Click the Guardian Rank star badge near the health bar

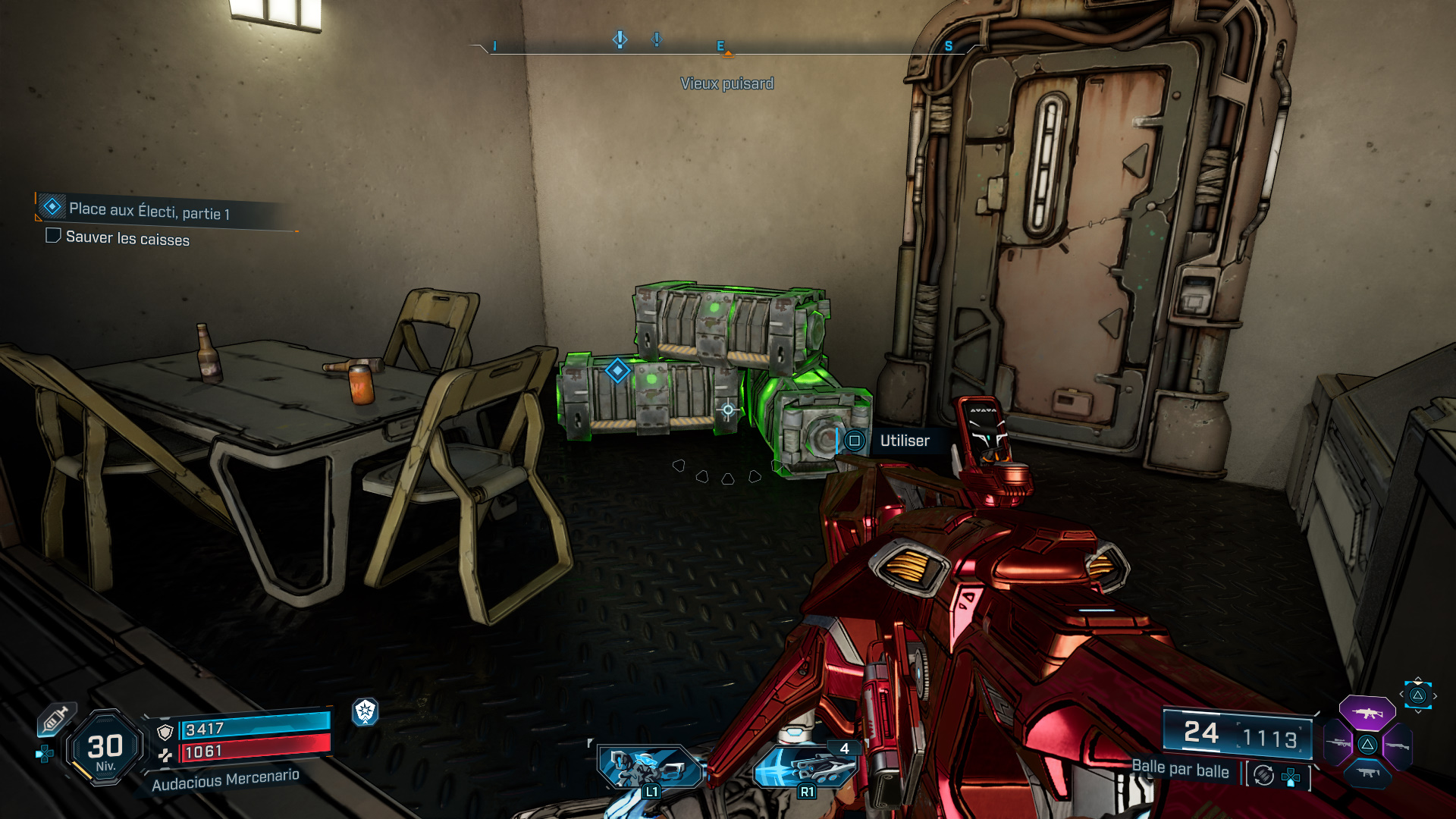click(365, 713)
